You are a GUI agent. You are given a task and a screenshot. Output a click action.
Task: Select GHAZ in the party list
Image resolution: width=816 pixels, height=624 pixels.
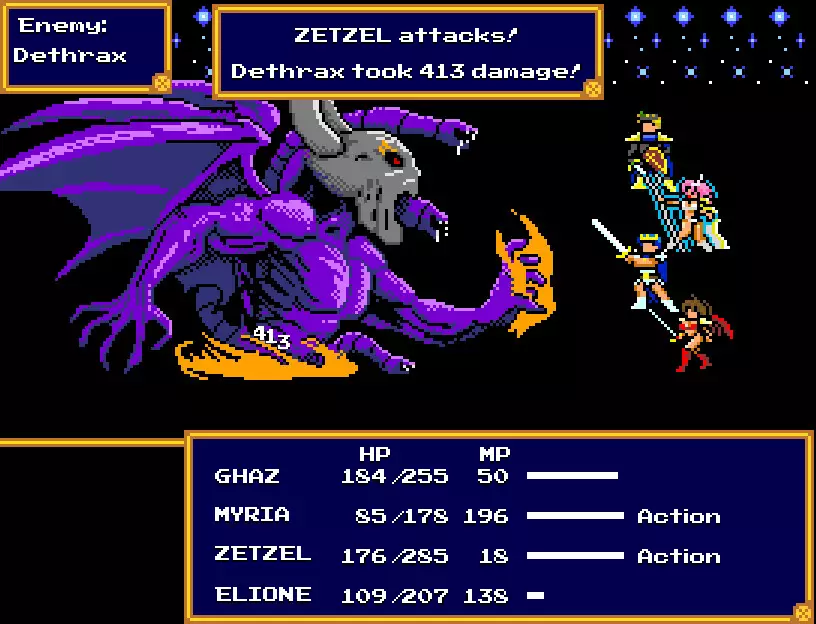246,476
